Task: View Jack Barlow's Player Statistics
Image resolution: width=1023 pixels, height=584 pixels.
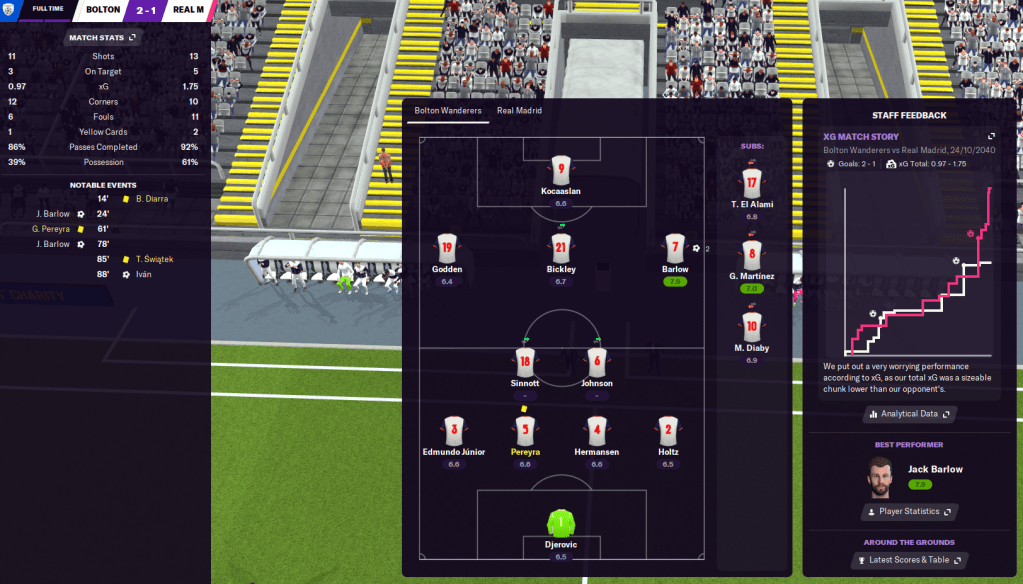Action: pos(909,512)
